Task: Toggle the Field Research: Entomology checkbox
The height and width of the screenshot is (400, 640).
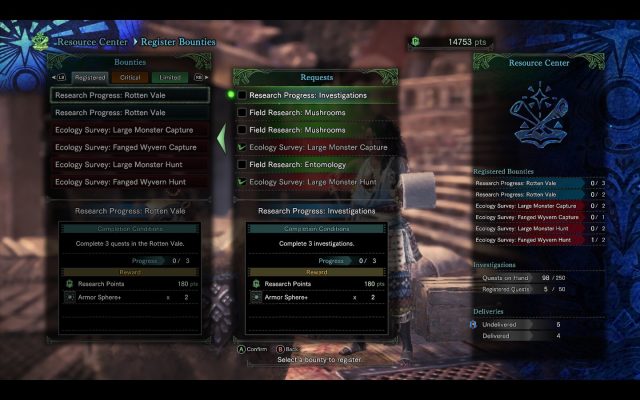Action: pyautogui.click(x=242, y=164)
